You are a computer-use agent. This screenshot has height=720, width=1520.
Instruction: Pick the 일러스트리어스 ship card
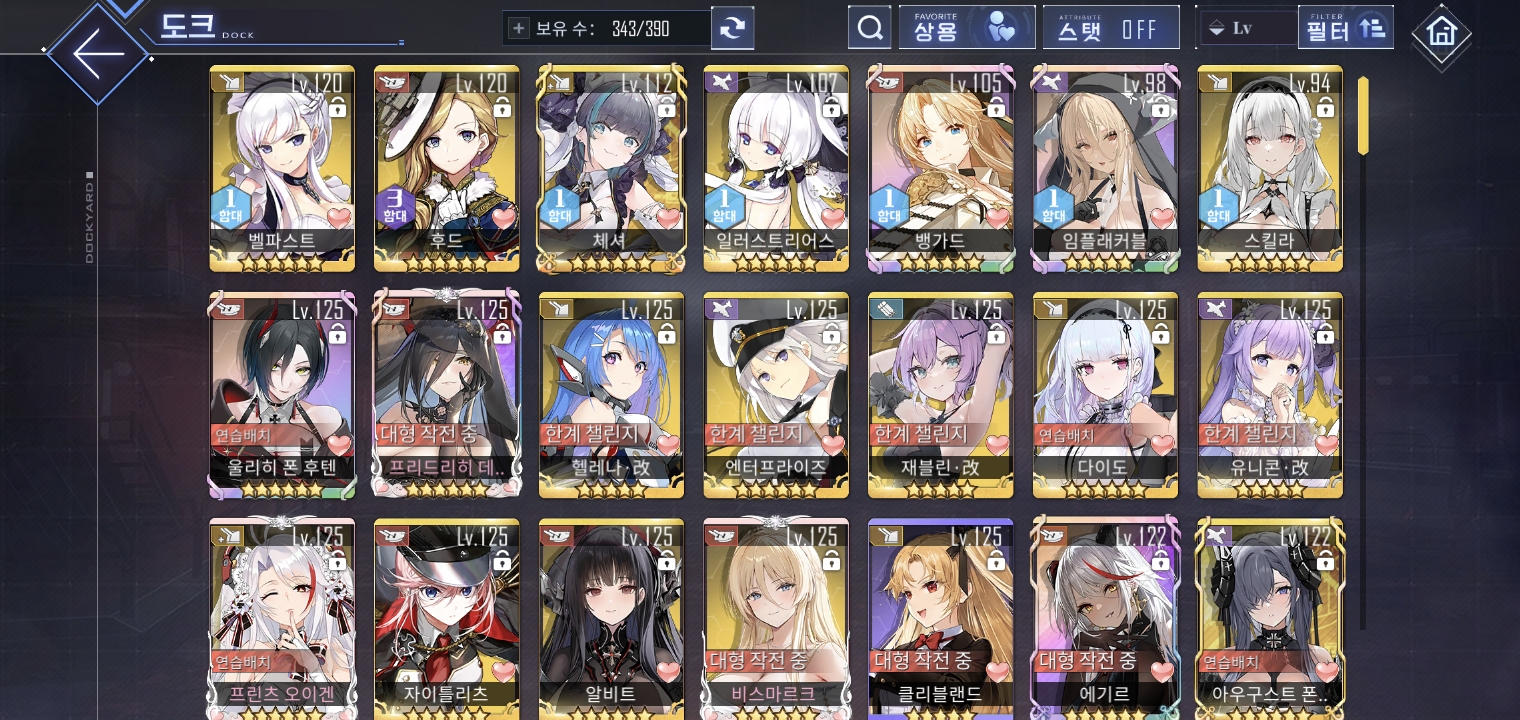click(x=776, y=168)
